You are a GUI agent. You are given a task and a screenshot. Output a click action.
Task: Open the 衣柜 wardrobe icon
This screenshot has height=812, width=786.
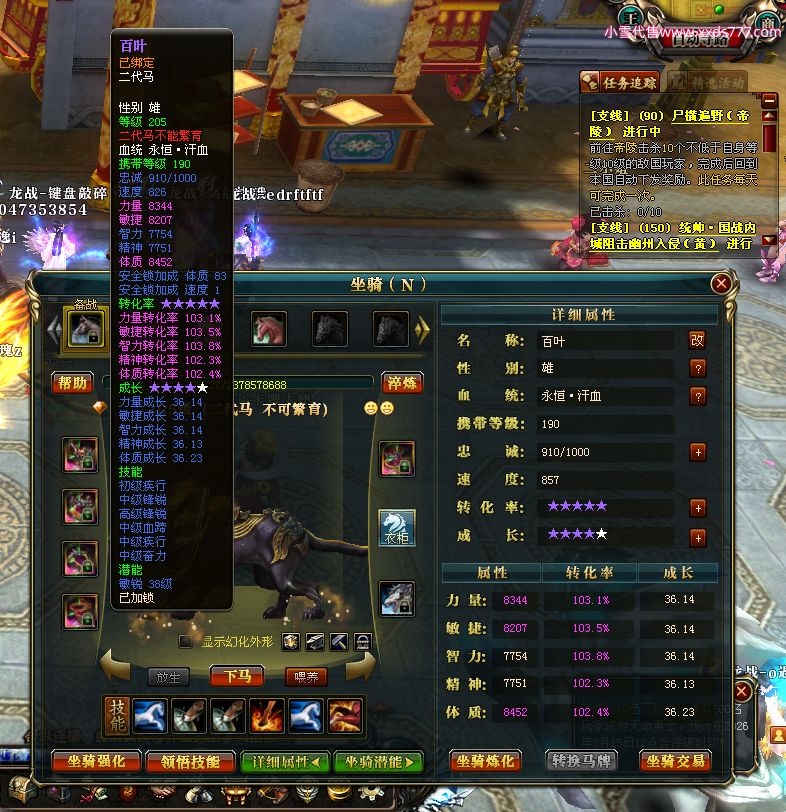[x=396, y=528]
